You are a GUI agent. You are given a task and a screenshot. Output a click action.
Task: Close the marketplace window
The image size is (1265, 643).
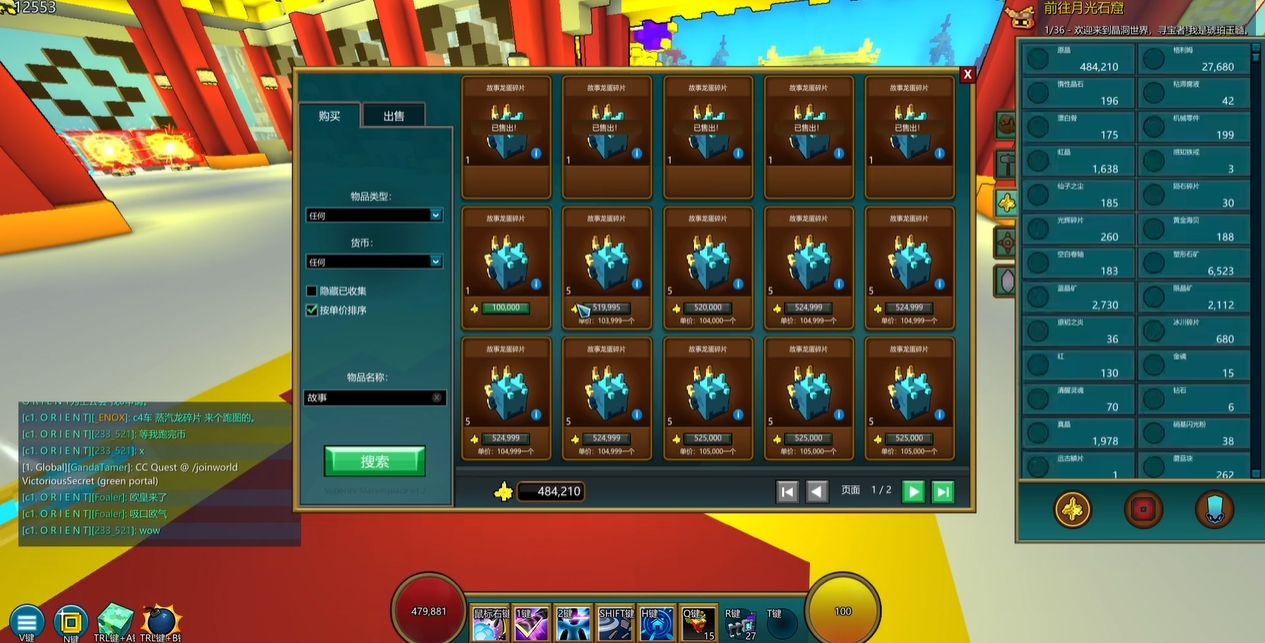pyautogui.click(x=967, y=75)
